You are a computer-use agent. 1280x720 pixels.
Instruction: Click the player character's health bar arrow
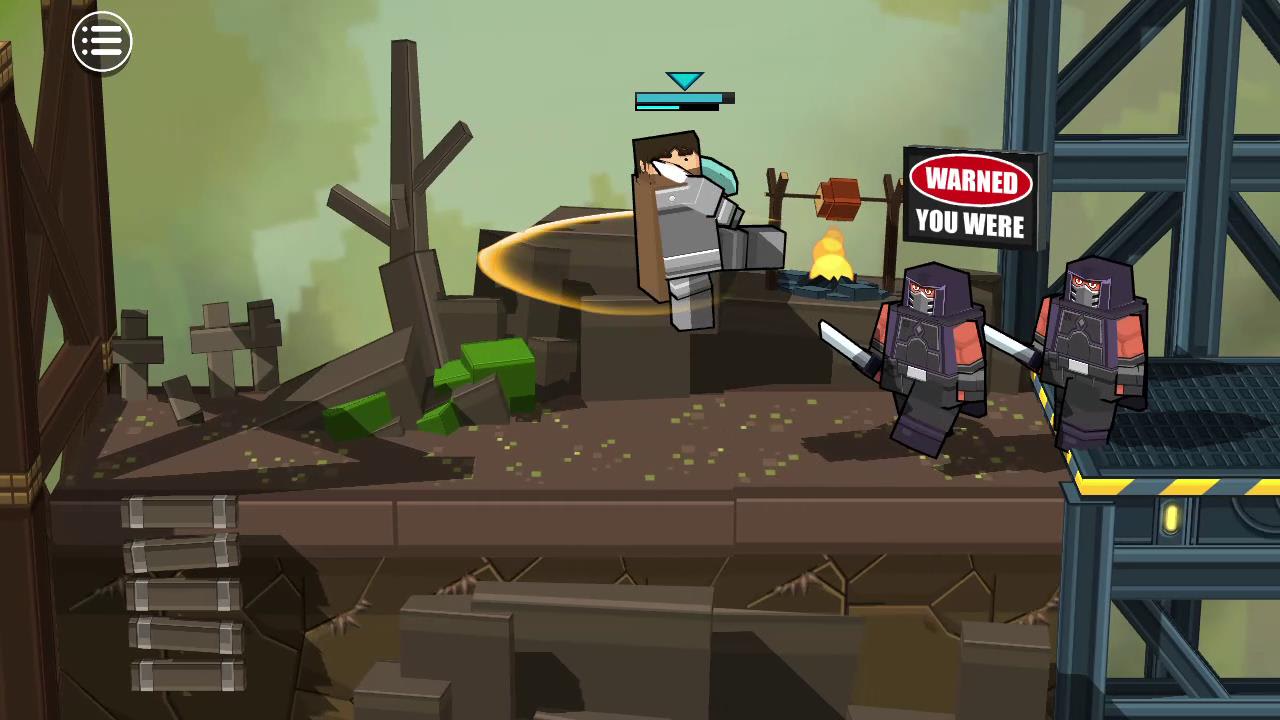683,80
